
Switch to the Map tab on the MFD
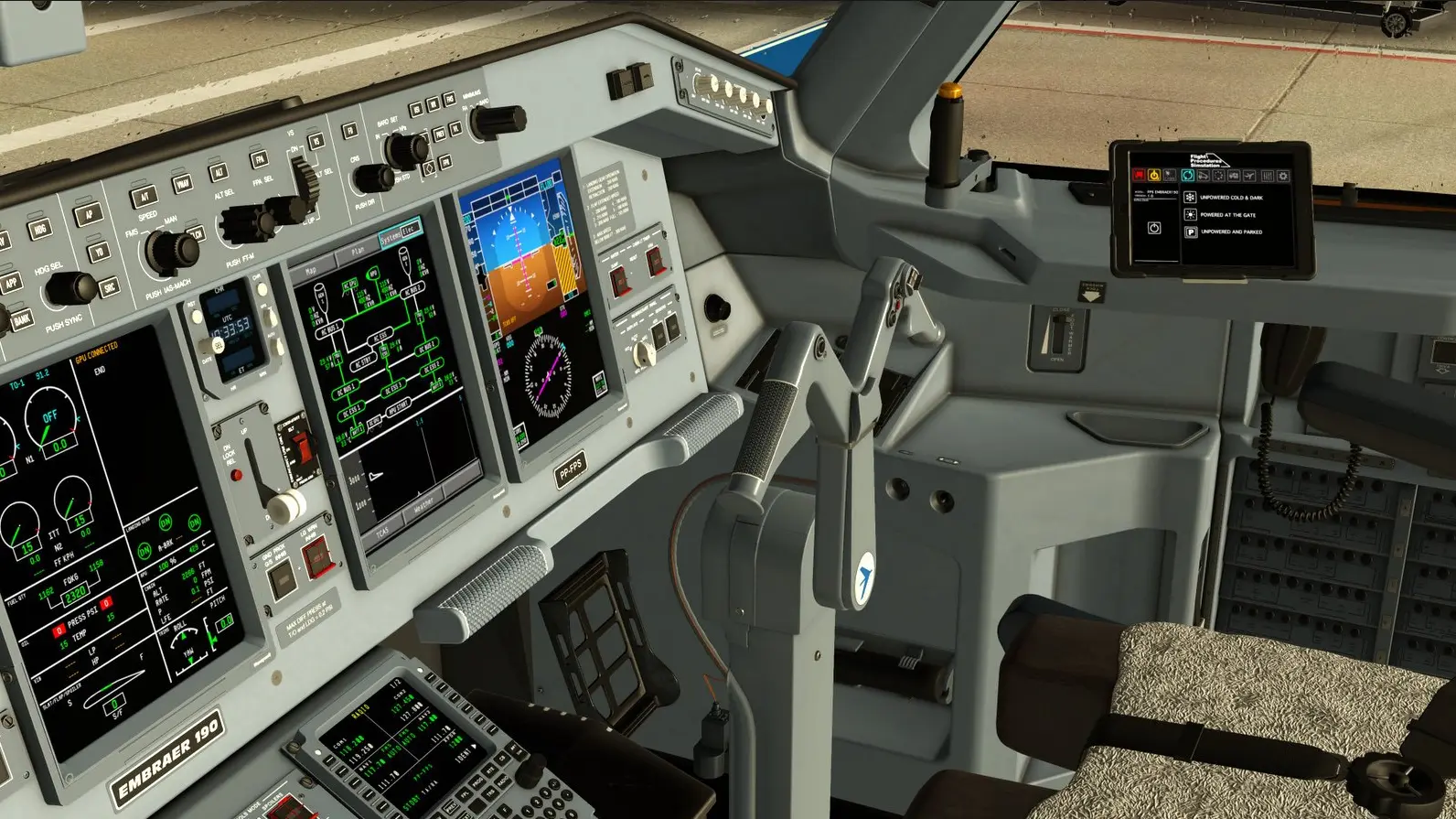[312, 269]
